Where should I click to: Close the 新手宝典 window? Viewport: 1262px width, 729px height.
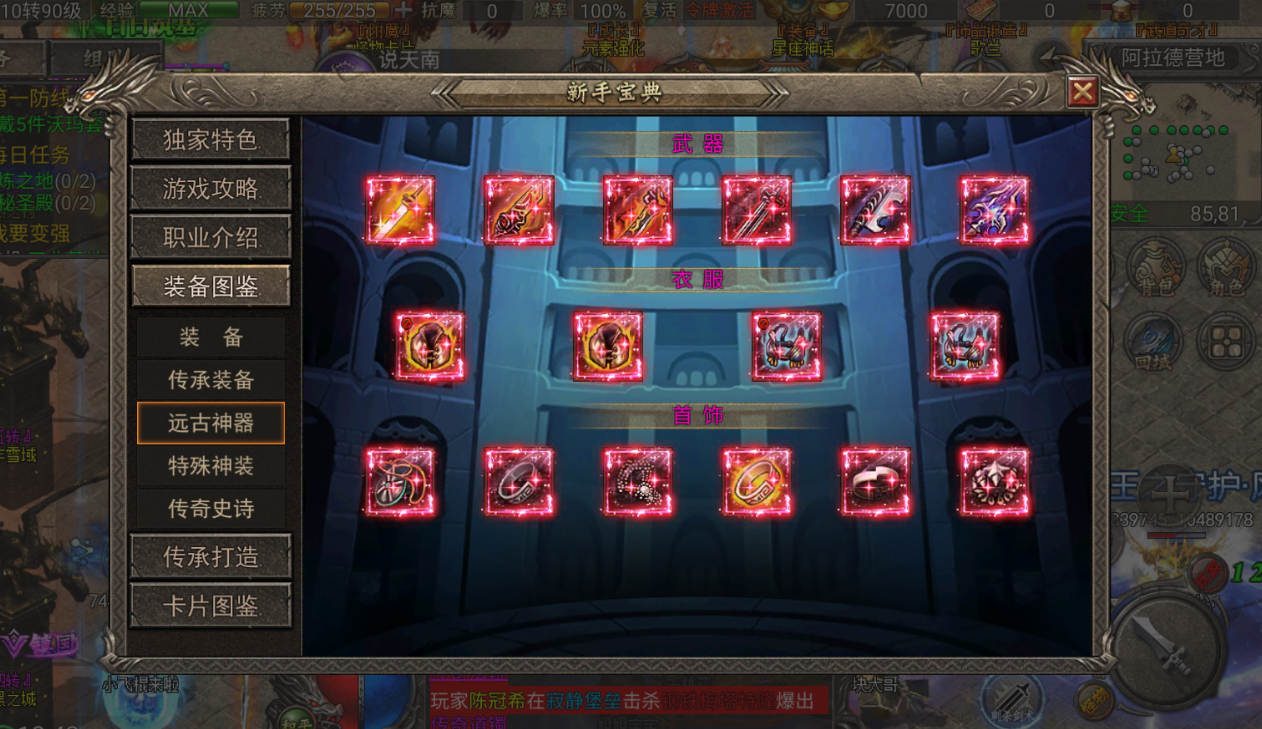click(1082, 93)
